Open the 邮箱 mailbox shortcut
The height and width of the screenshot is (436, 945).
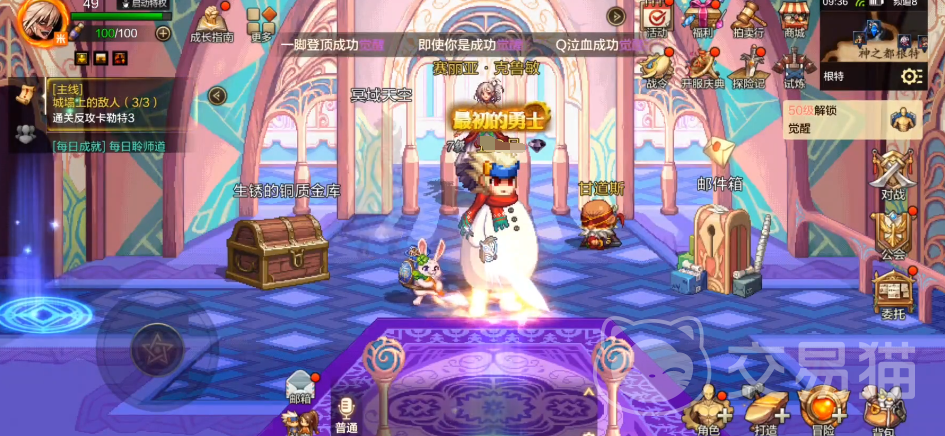[299, 387]
